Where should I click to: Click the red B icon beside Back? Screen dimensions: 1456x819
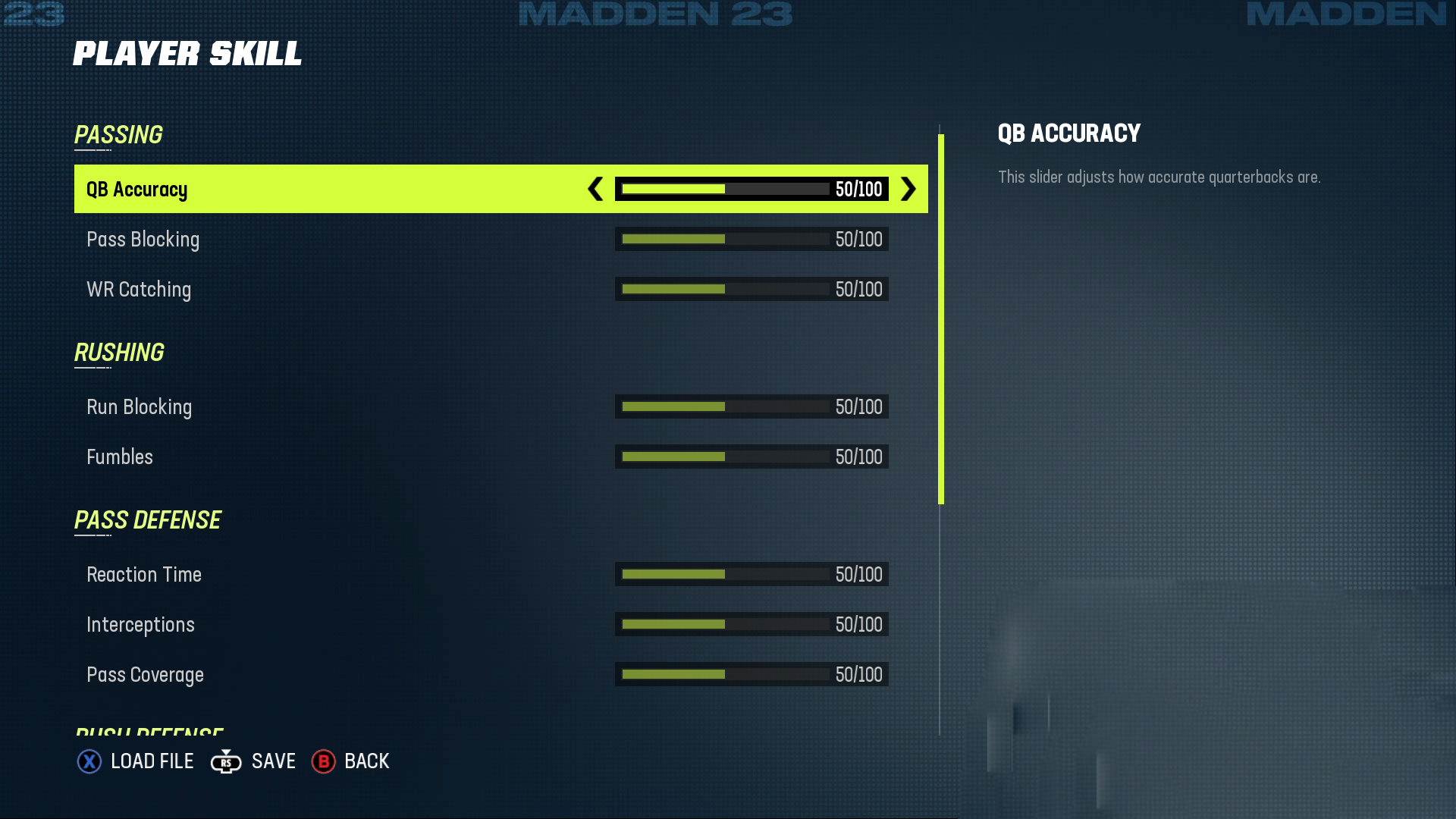click(323, 761)
